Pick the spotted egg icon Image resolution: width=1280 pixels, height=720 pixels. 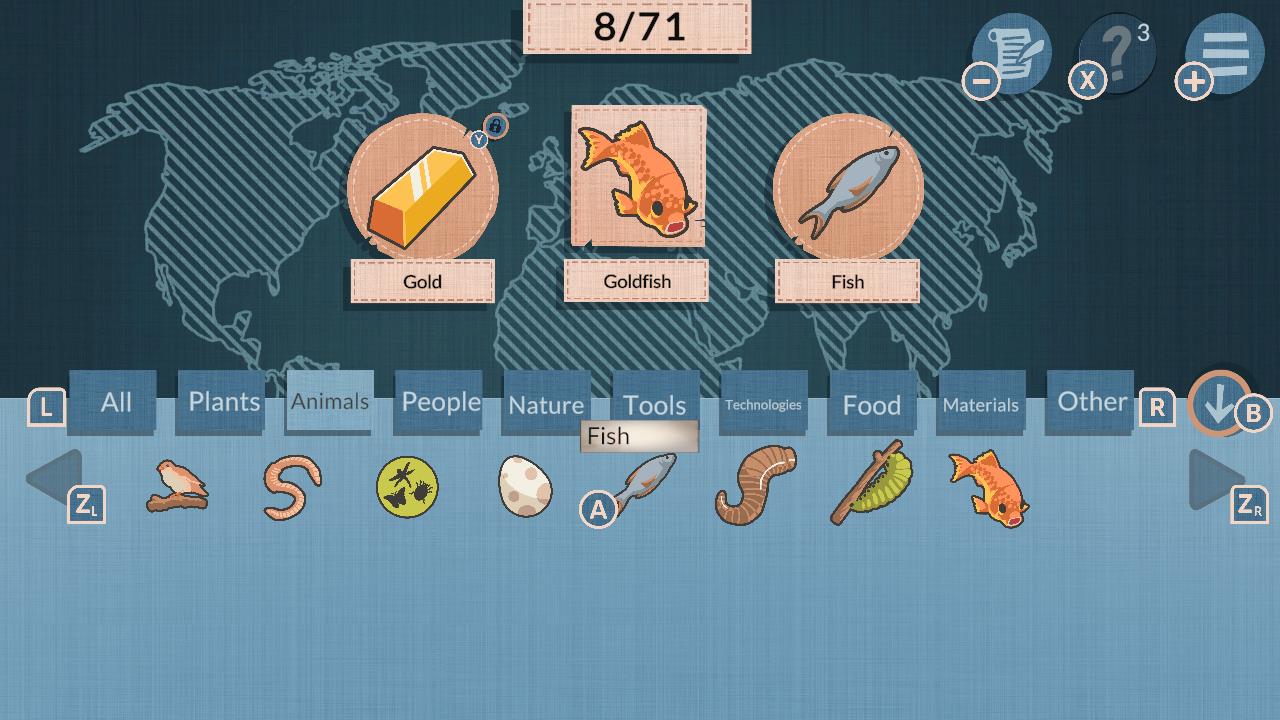[525, 486]
